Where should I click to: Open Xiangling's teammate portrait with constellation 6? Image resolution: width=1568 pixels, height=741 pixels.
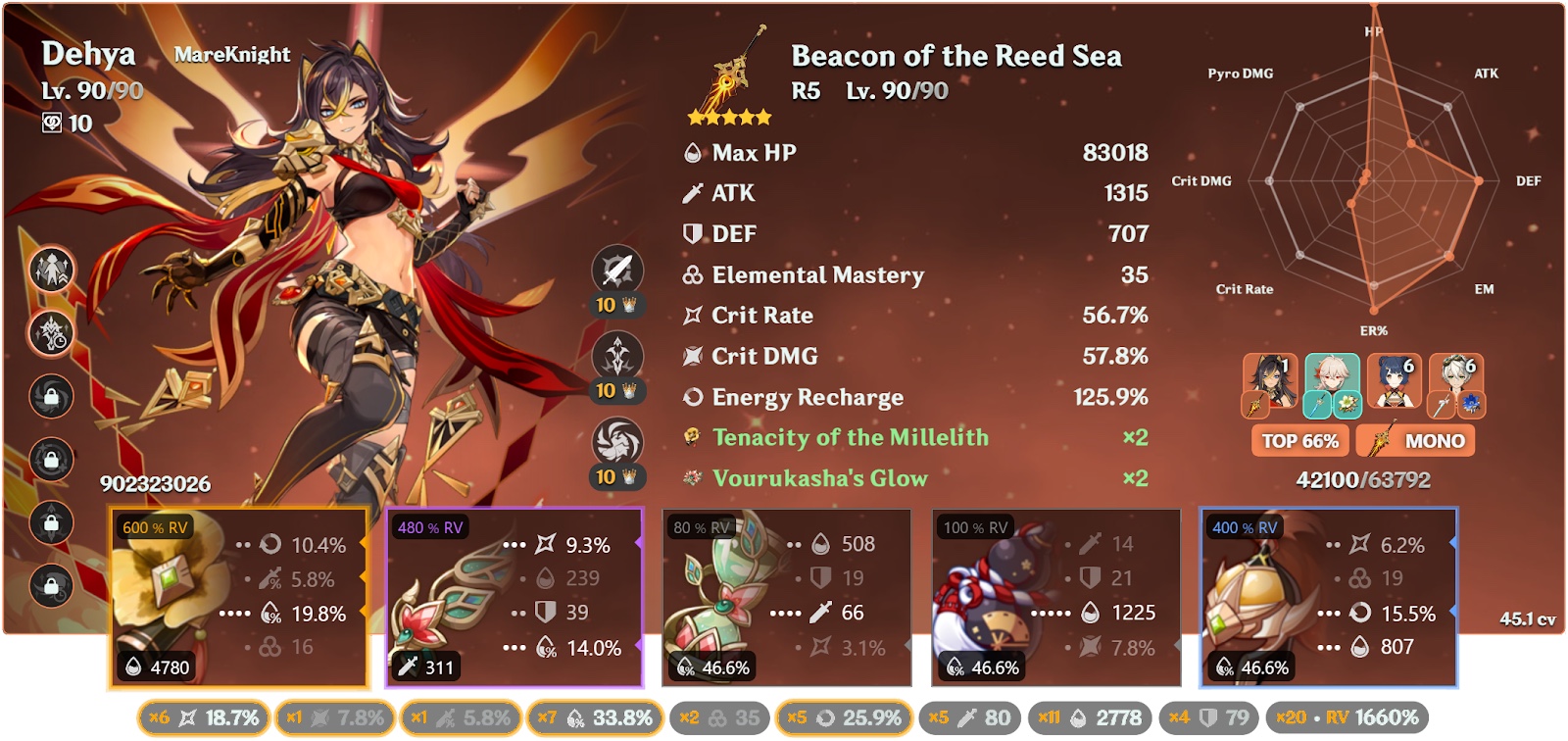coord(1392,377)
